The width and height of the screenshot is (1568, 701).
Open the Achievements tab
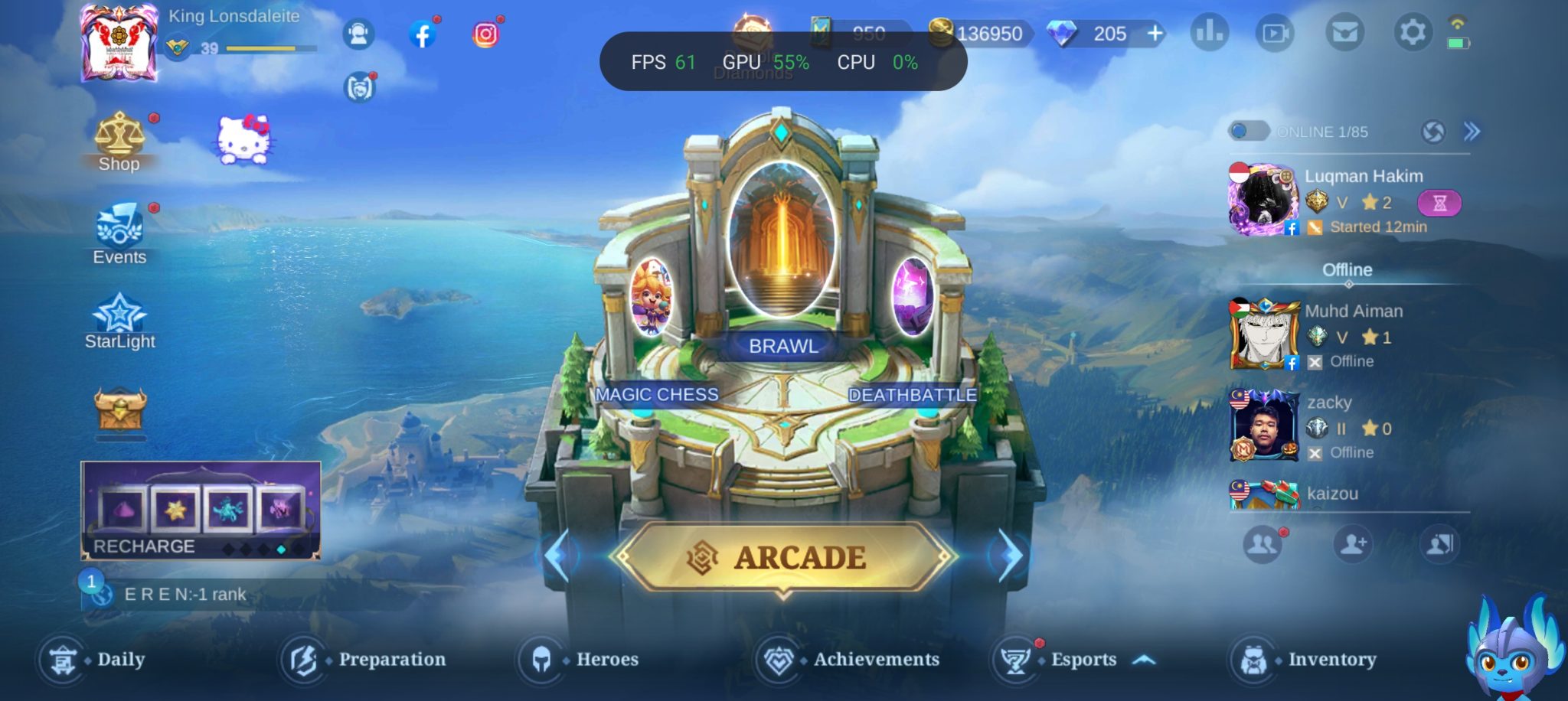pyautogui.click(x=848, y=659)
